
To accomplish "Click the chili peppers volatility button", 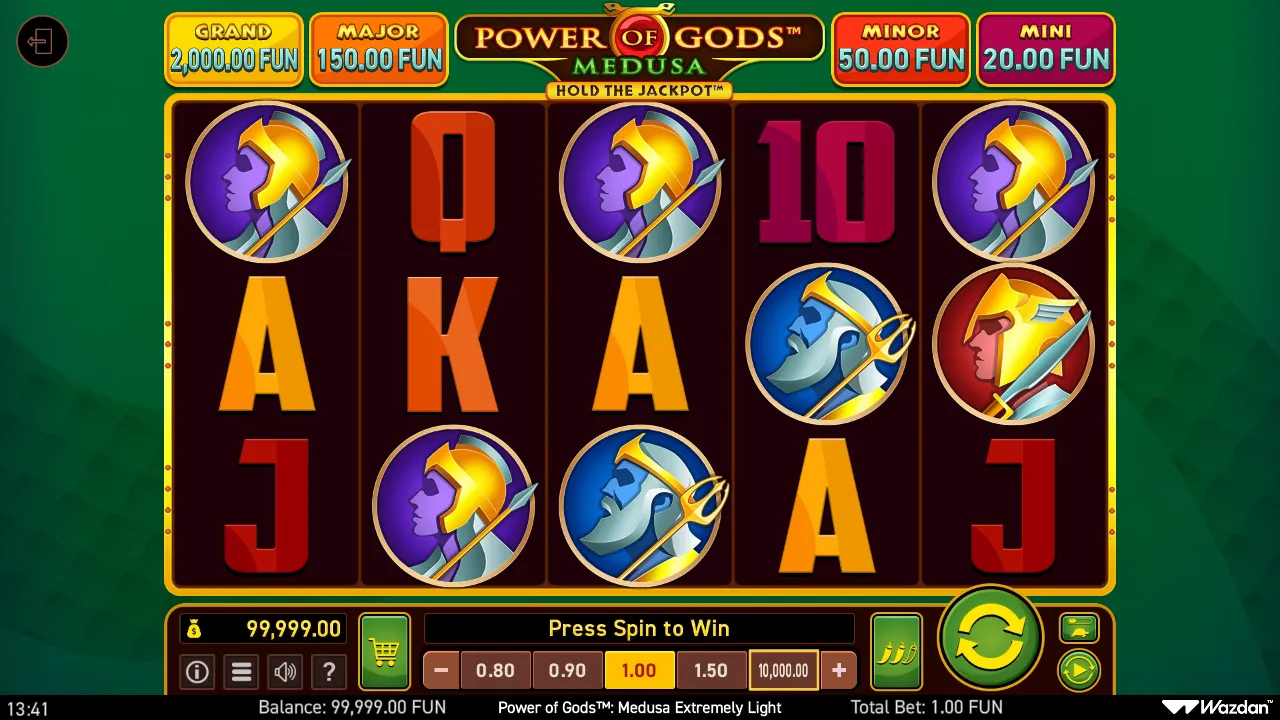I will tap(896, 650).
